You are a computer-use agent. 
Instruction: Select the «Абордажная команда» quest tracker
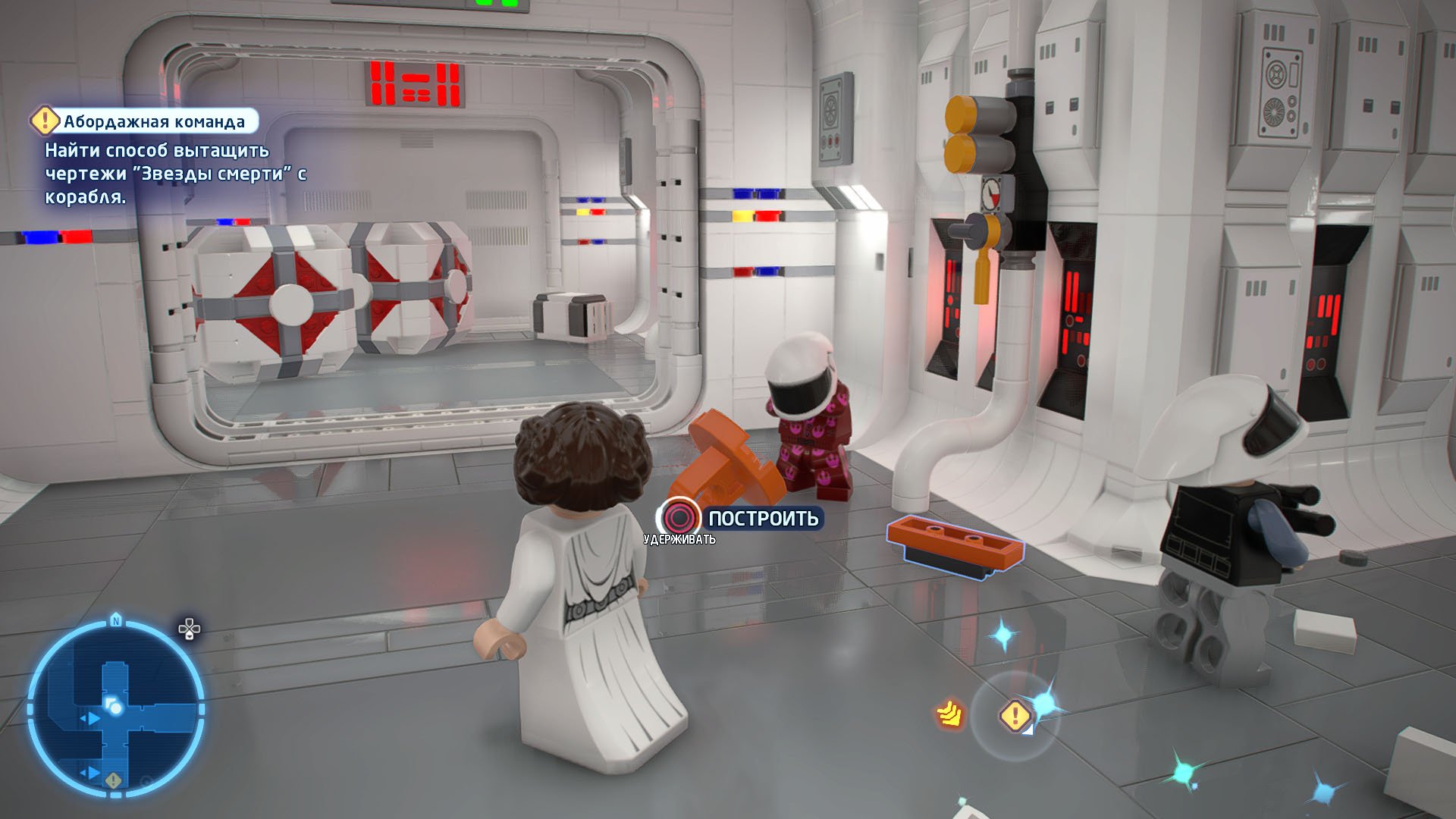click(x=144, y=121)
